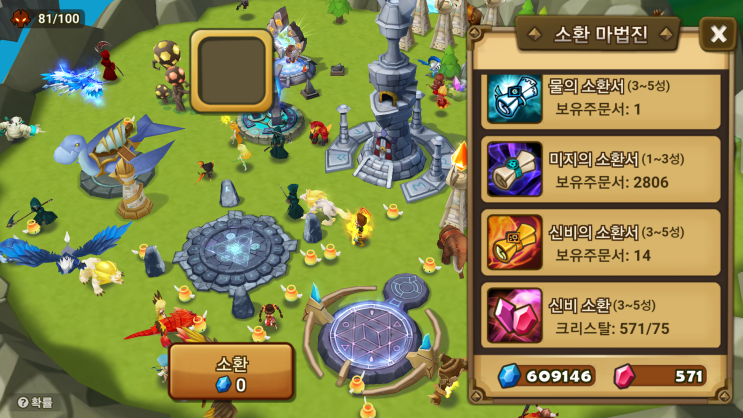This screenshot has width=743, height=418.
Task: Select the 물의 소환서 scroll row
Action: pos(602,100)
